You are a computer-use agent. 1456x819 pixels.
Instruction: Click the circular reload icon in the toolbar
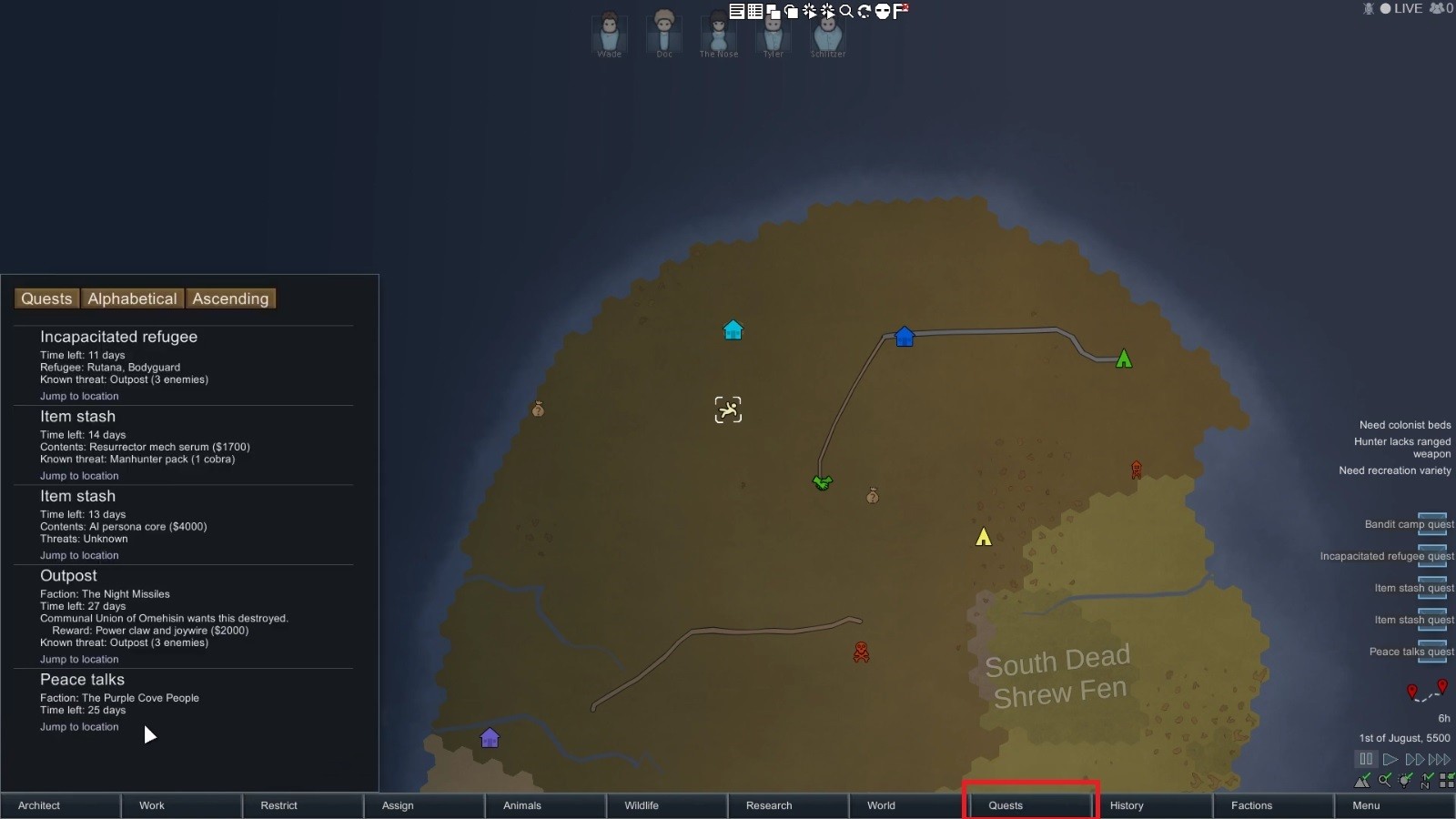tap(862, 11)
